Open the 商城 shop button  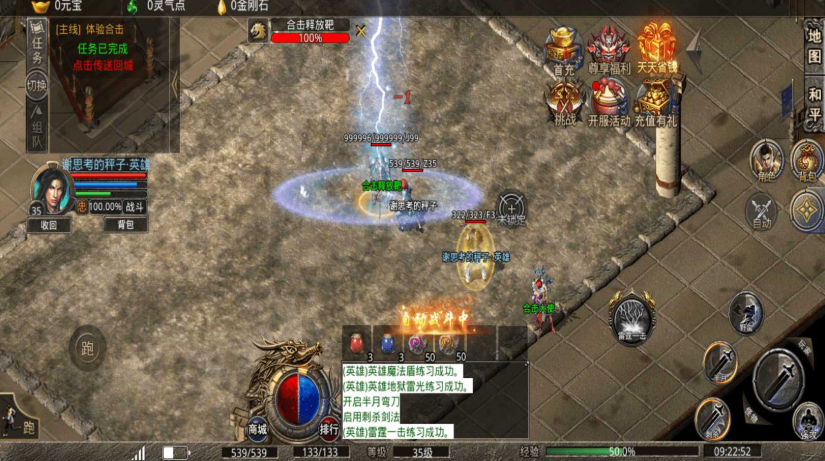(258, 428)
